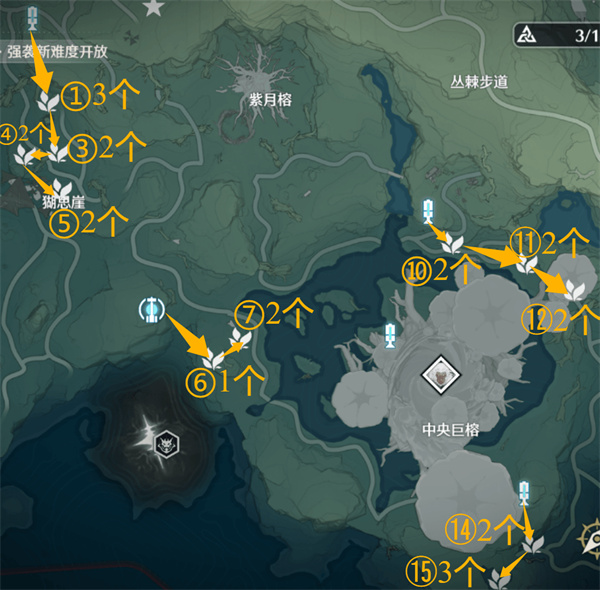
Task: Click the triangle emblem counter showing 3/1
Action: 553,36
